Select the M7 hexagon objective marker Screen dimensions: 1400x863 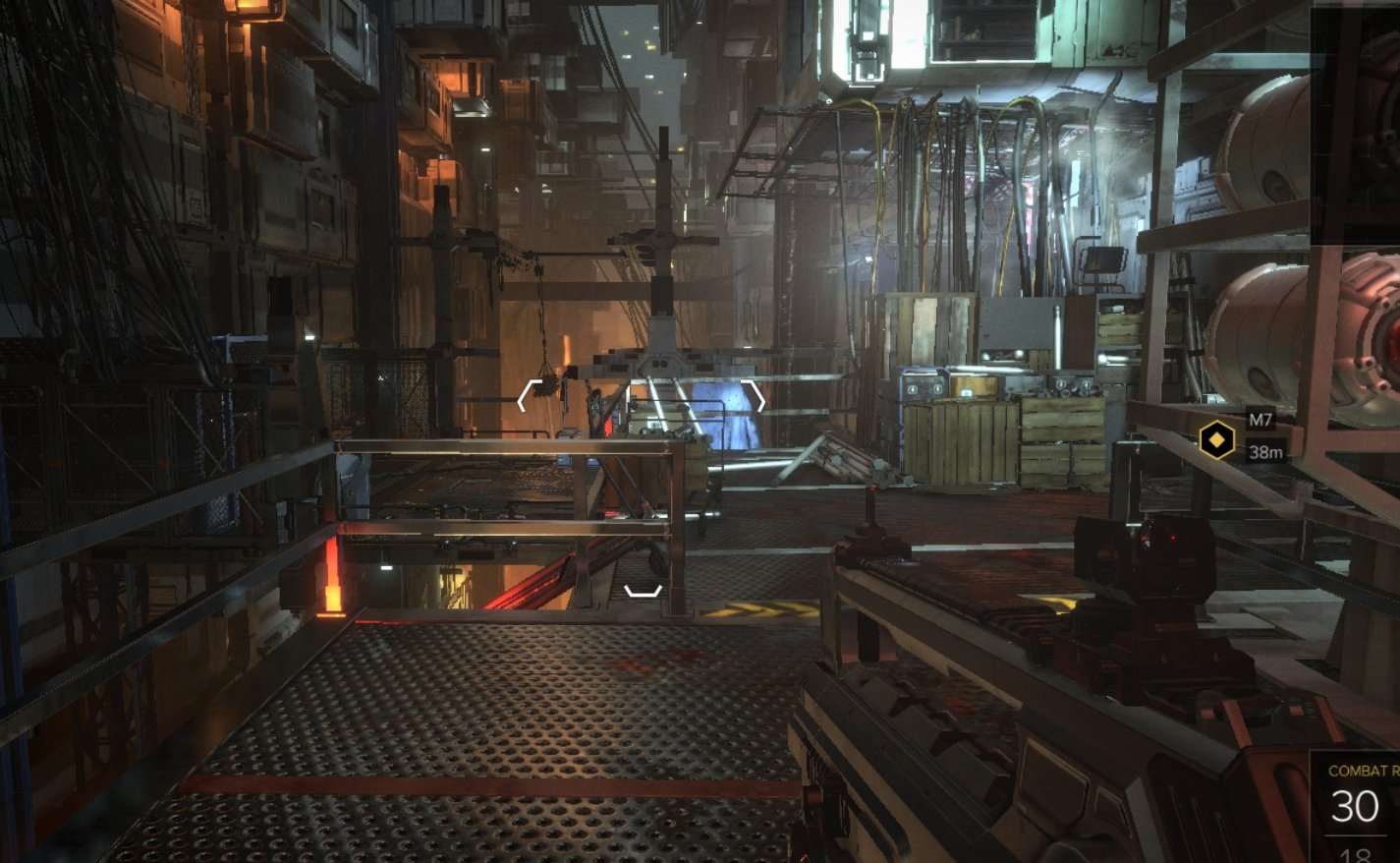1216,439
